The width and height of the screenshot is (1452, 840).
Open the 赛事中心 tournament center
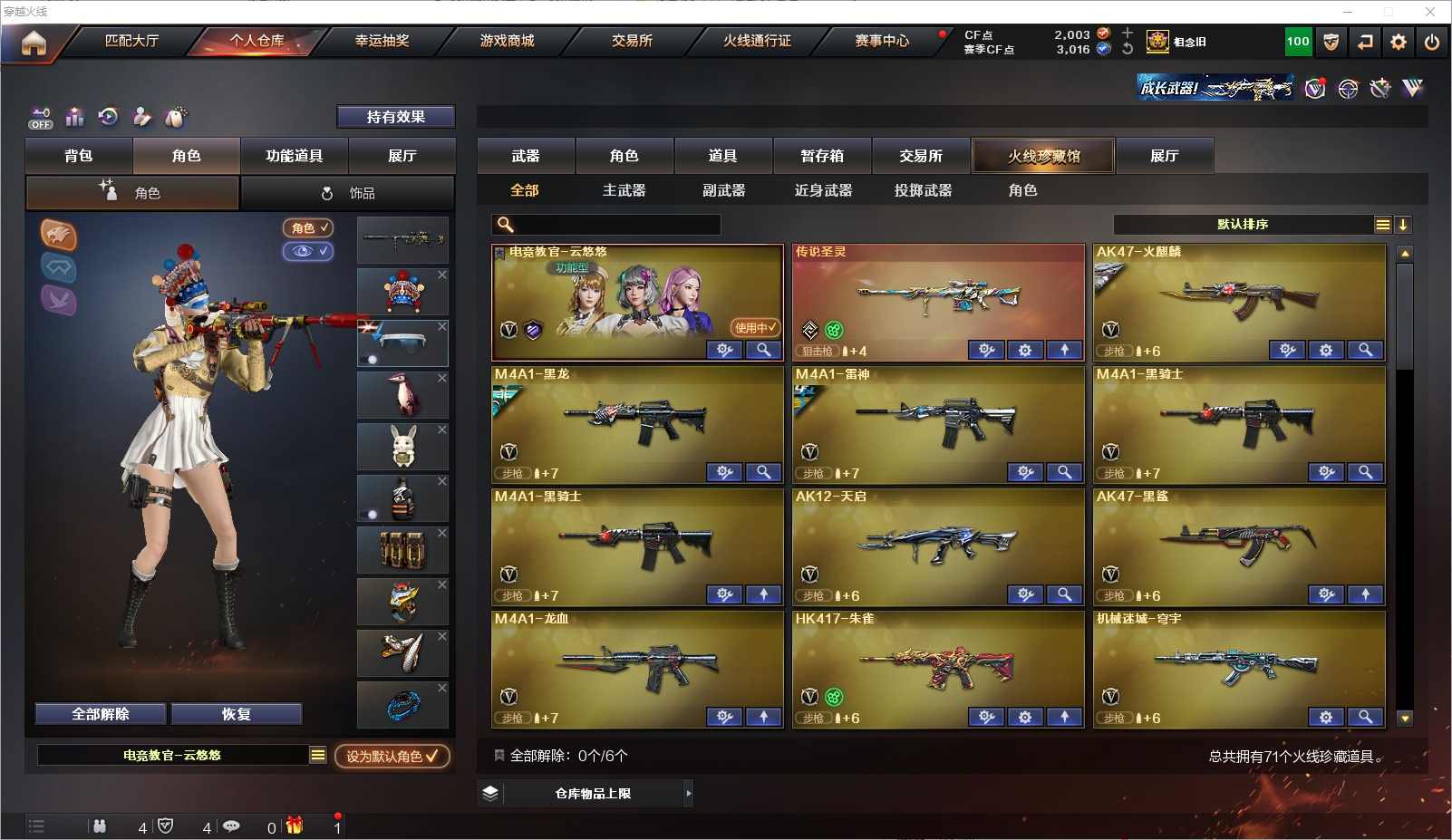pyautogui.click(x=881, y=41)
